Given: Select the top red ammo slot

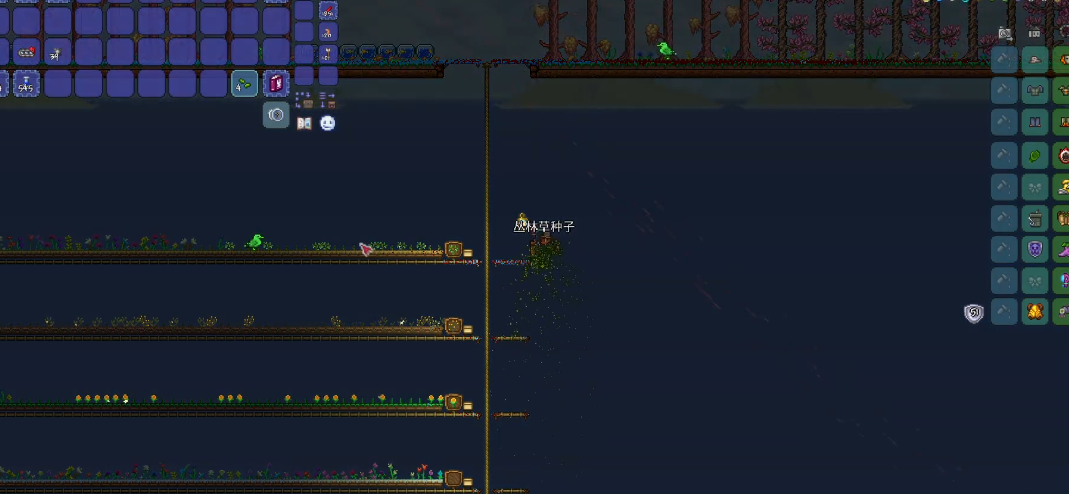Looking at the screenshot, I should pyautogui.click(x=328, y=11).
